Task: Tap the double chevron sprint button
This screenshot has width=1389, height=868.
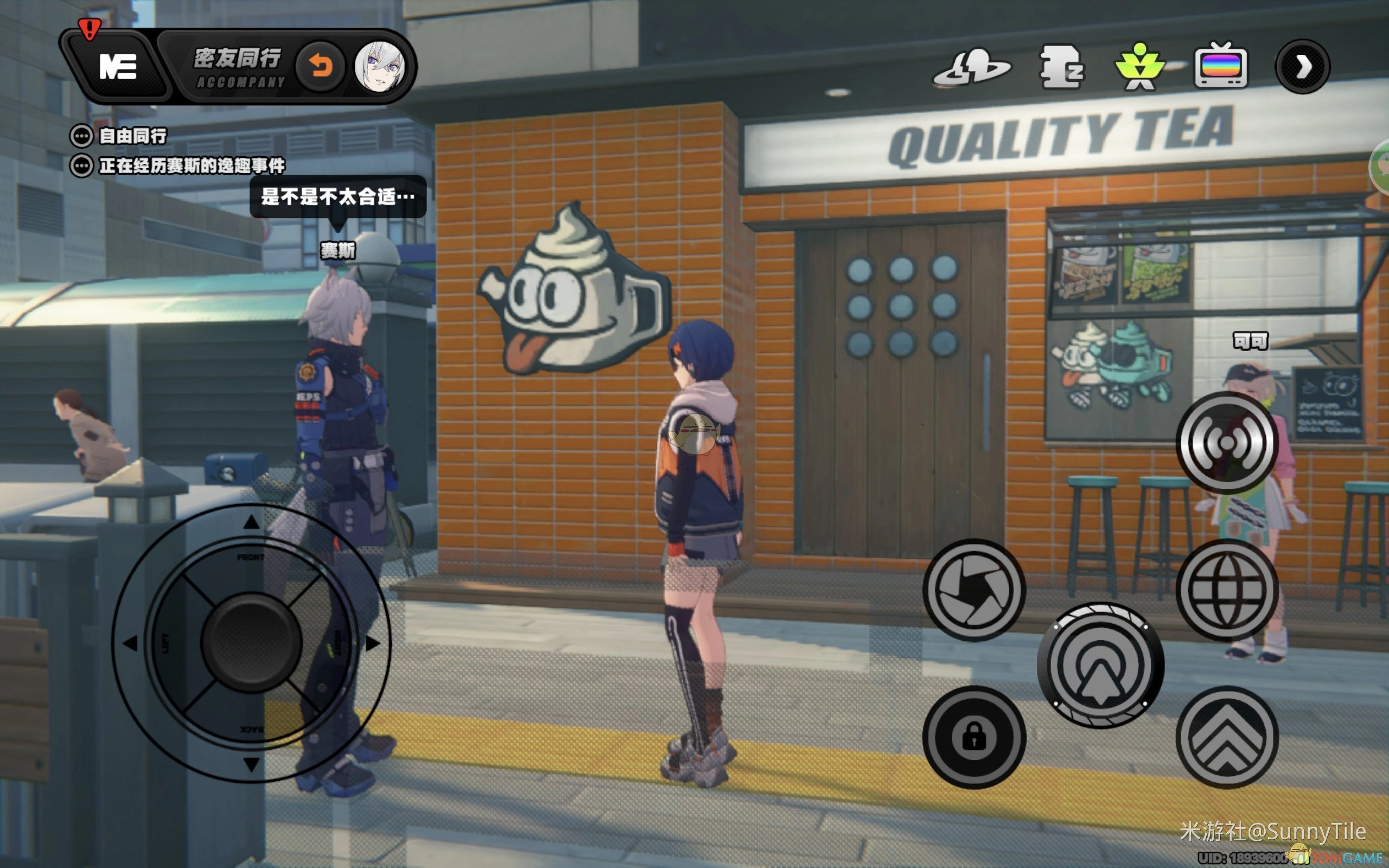Action: (x=1227, y=737)
